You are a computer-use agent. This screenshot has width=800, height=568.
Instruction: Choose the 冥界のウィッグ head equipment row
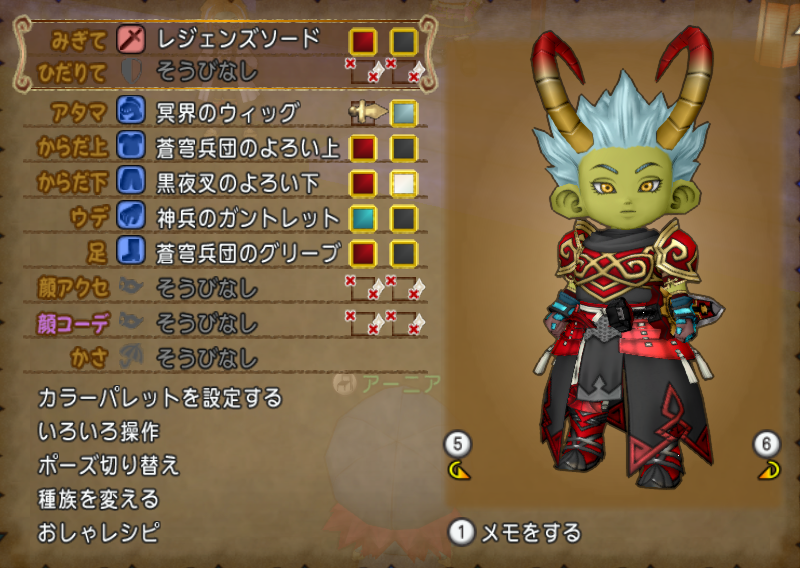pyautogui.click(x=228, y=111)
